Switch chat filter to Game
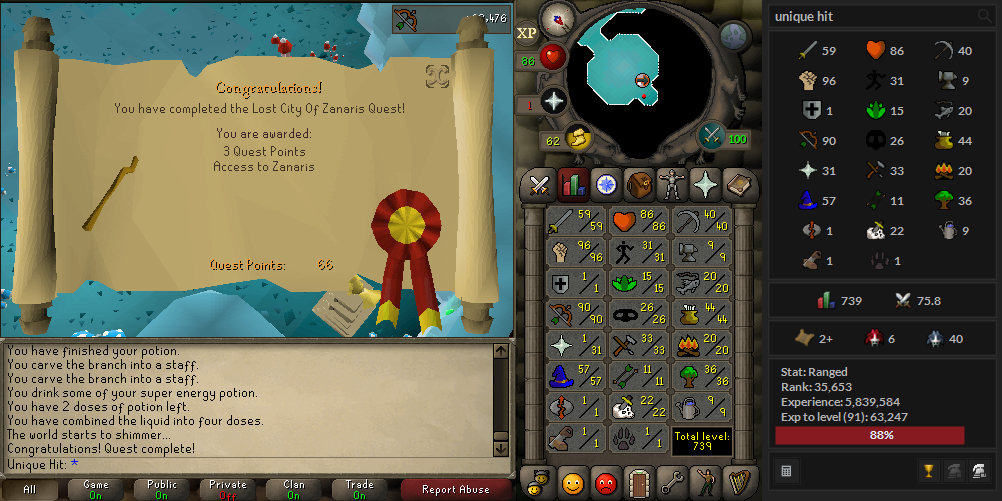Screen dimensions: 1002x501 pyautogui.click(x=96, y=489)
